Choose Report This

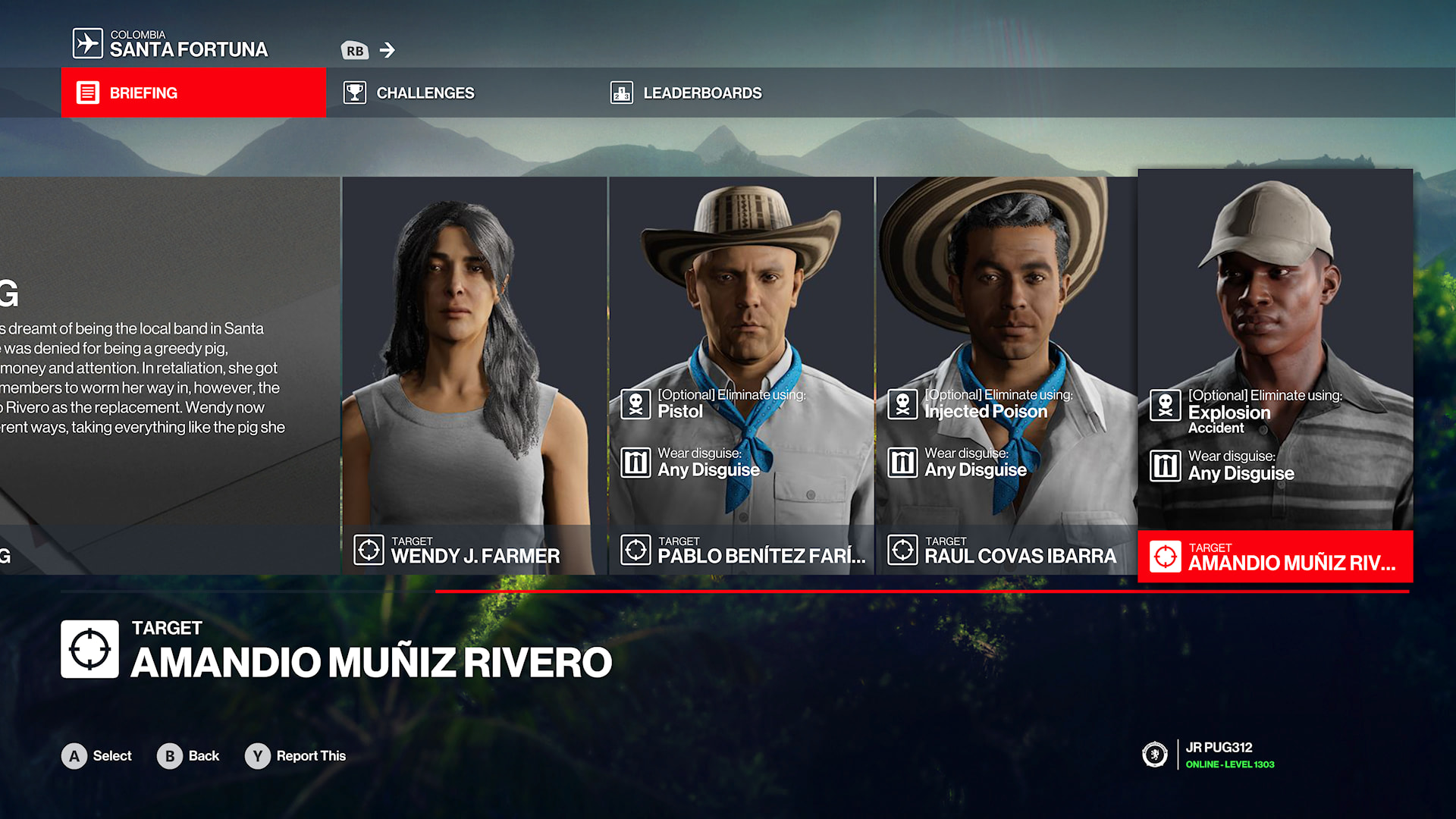coord(296,756)
